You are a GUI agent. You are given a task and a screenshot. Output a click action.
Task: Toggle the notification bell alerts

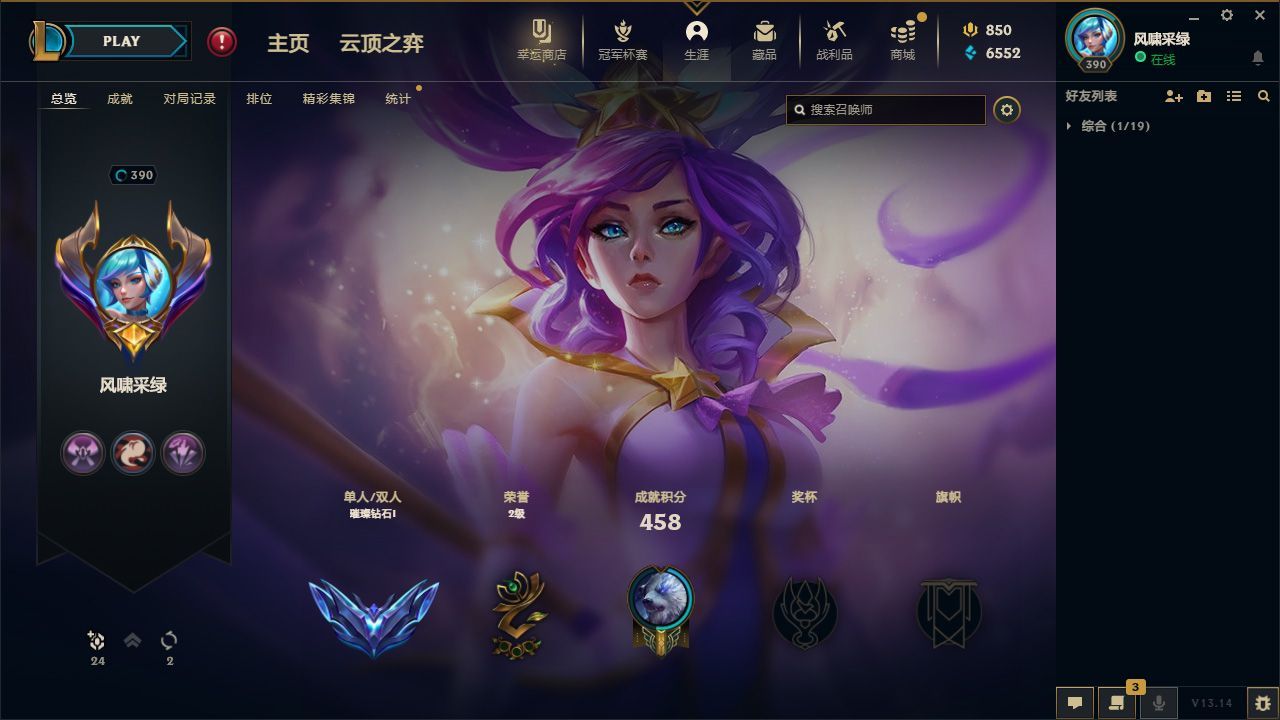click(1258, 58)
